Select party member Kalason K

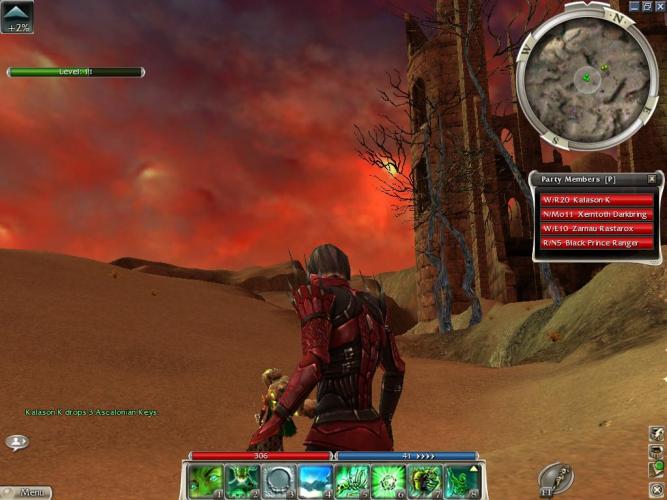coord(596,200)
